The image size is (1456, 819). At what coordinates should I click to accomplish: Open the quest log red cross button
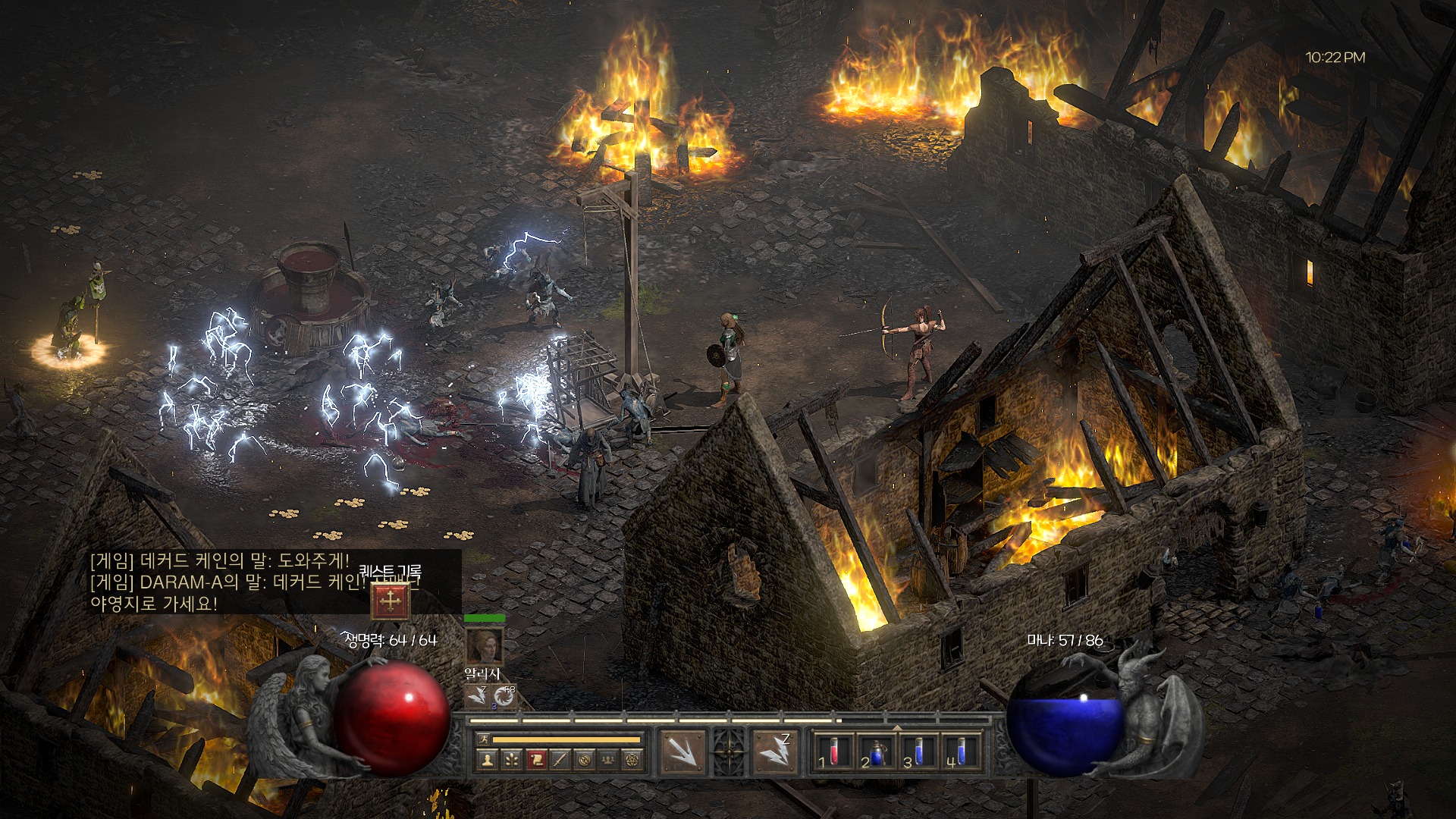click(x=391, y=603)
